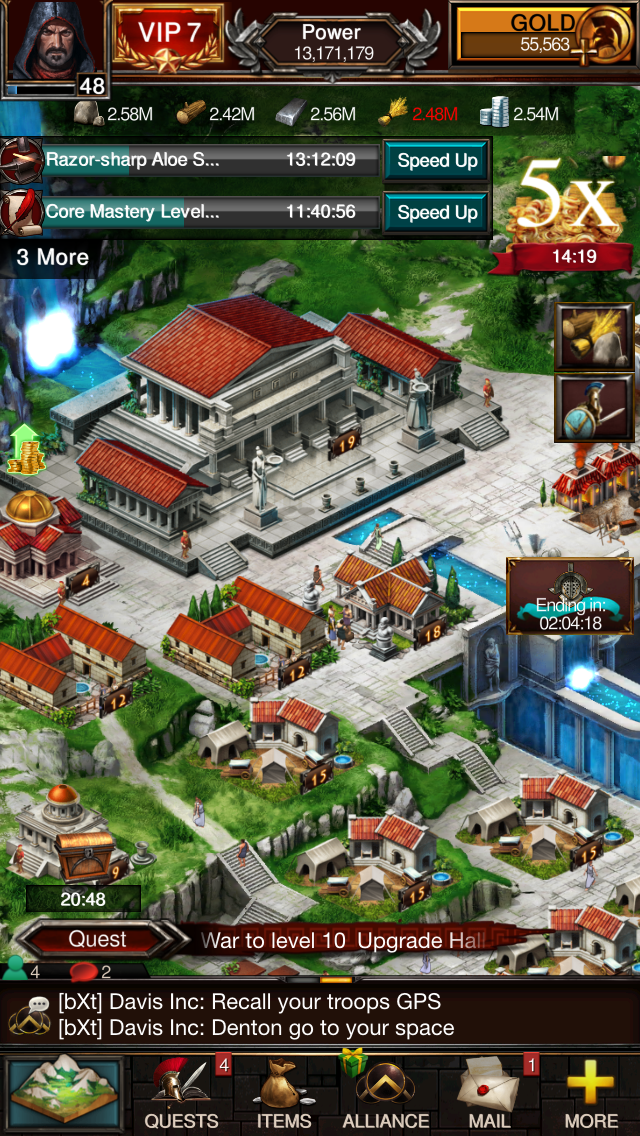Open the MORE options menu
The width and height of the screenshot is (640, 1136).
pos(590,1094)
